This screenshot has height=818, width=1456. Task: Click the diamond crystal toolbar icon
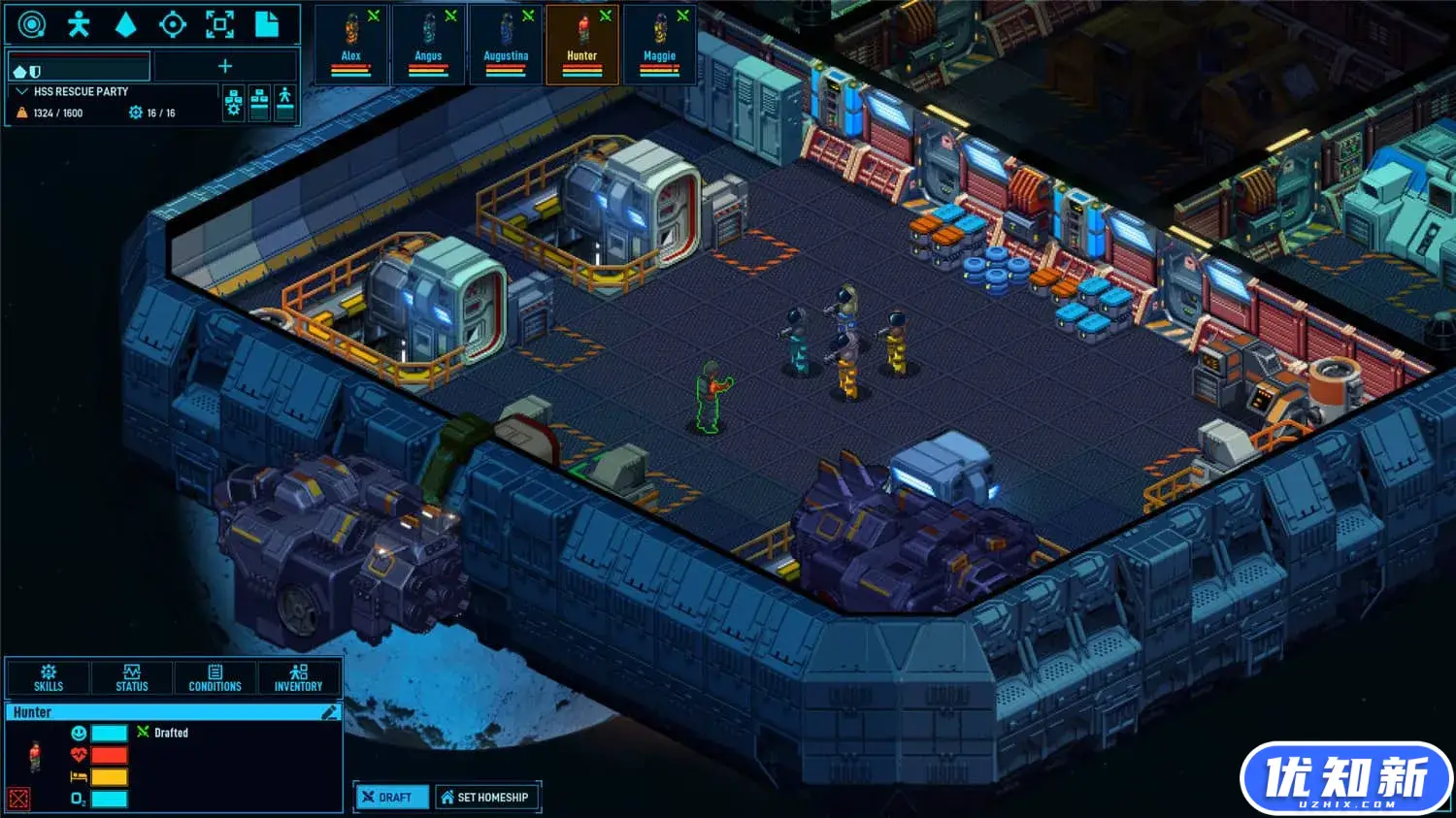point(125,24)
